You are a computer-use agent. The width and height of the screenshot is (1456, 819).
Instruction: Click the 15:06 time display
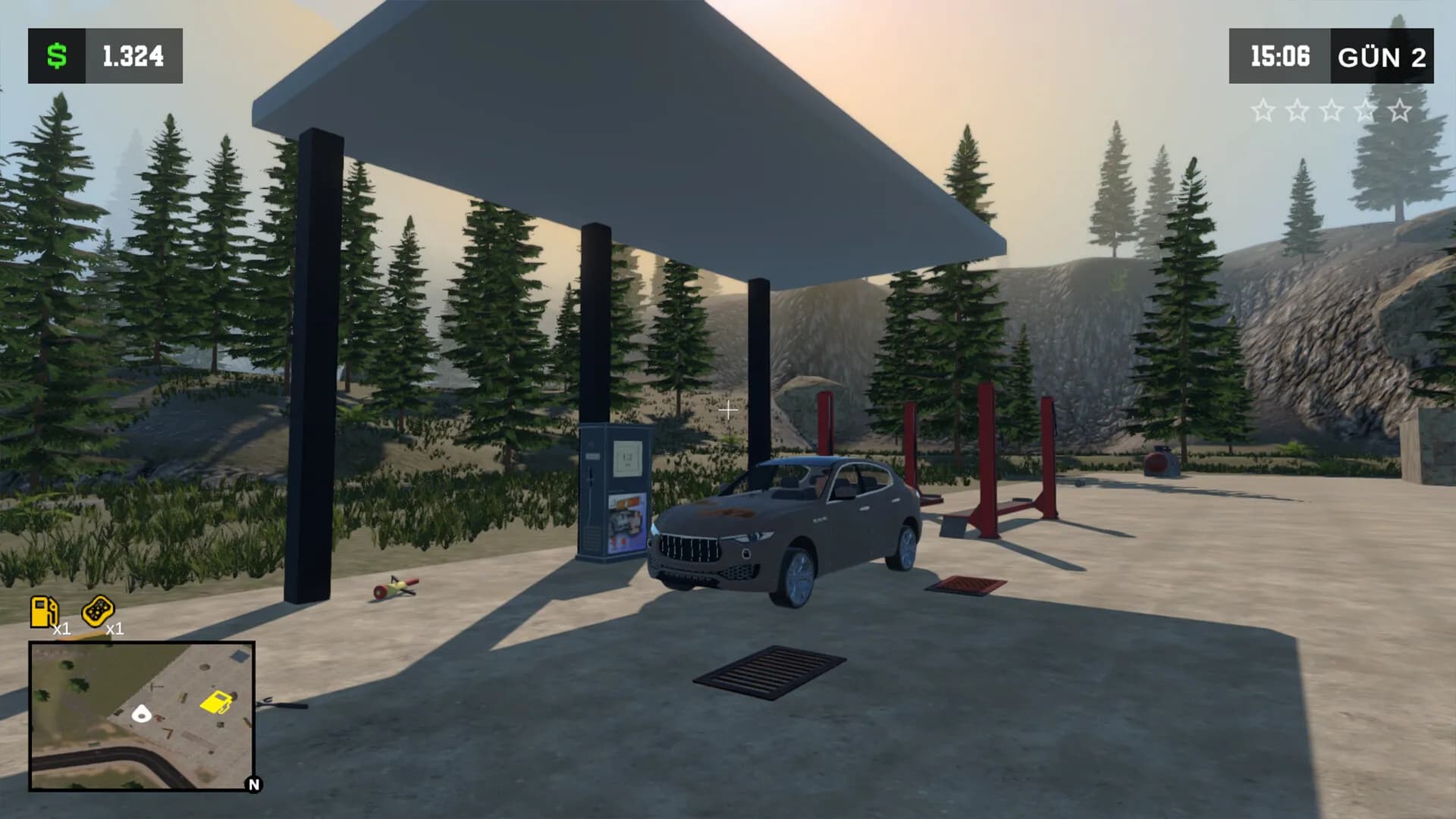[1281, 55]
